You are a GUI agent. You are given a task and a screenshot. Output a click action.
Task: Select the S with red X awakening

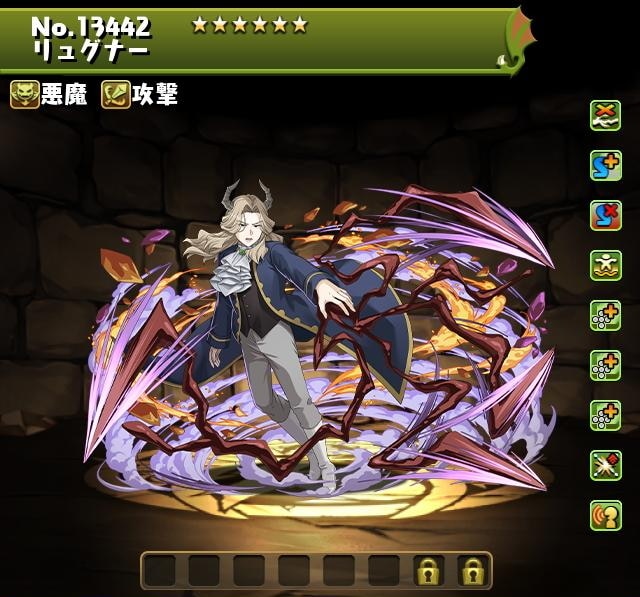pyautogui.click(x=605, y=216)
